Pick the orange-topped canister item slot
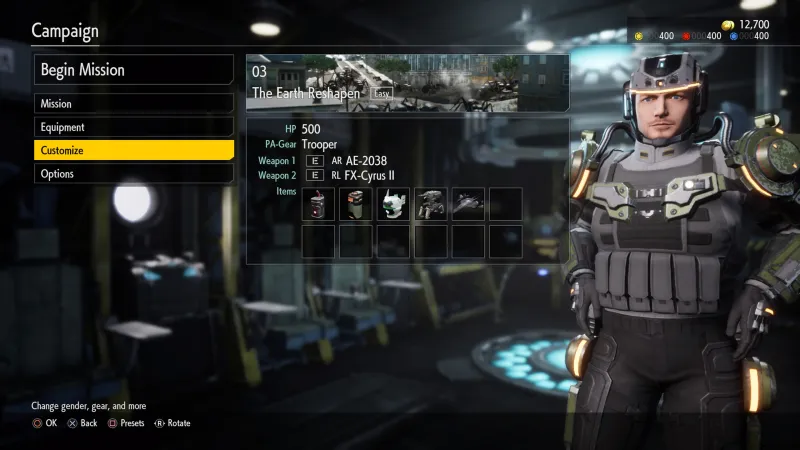Viewport: 800px width, 450px height. pos(356,204)
